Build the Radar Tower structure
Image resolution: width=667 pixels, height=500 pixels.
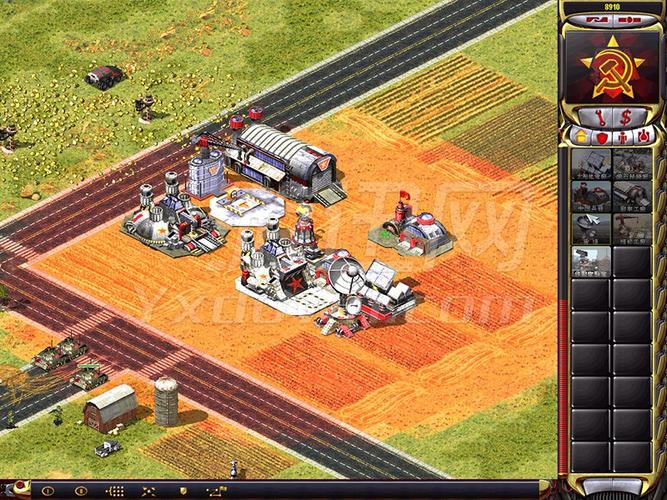(x=590, y=229)
